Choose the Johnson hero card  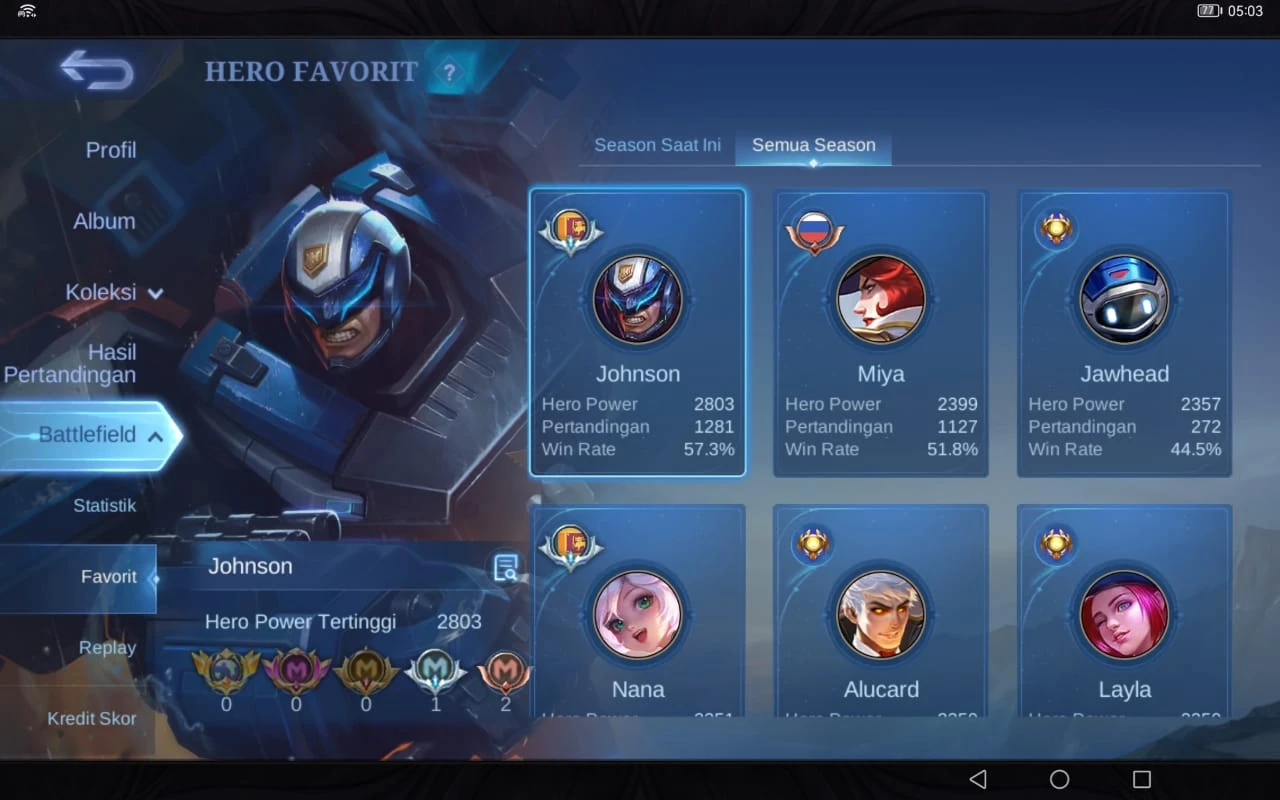(x=638, y=332)
